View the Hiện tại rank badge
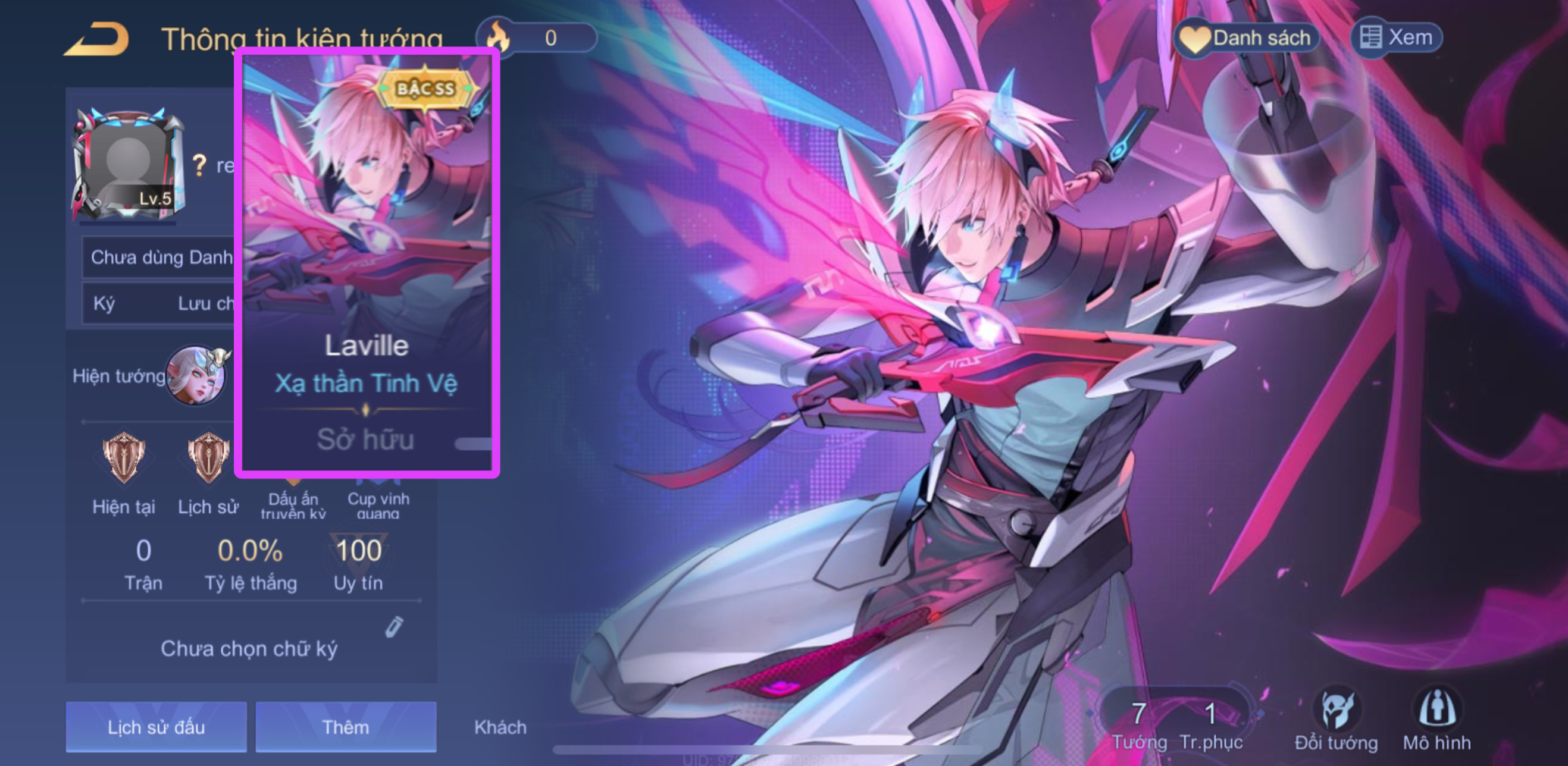1568x766 pixels. [124, 457]
